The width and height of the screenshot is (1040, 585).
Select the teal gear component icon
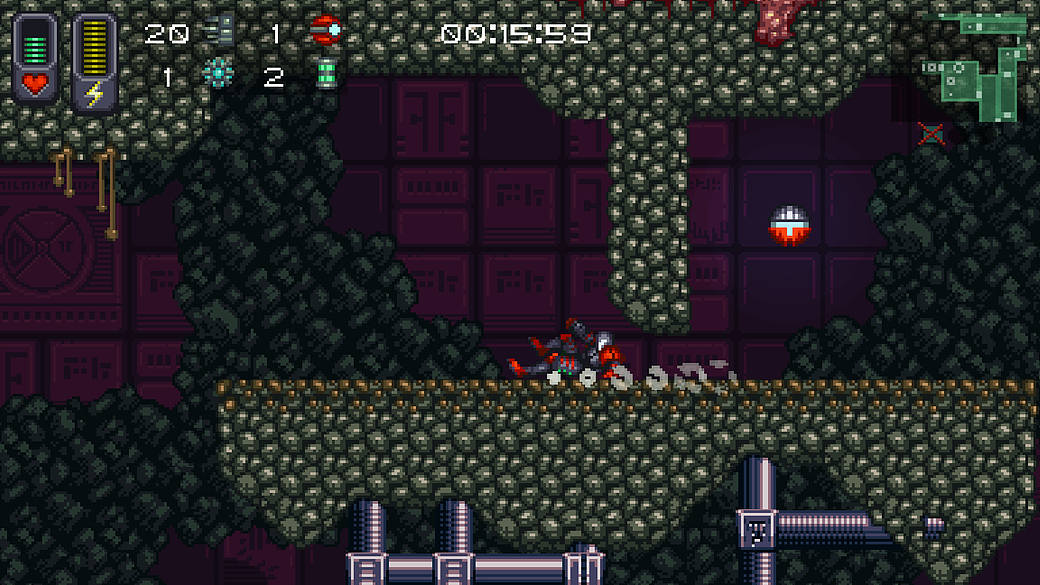(x=216, y=74)
